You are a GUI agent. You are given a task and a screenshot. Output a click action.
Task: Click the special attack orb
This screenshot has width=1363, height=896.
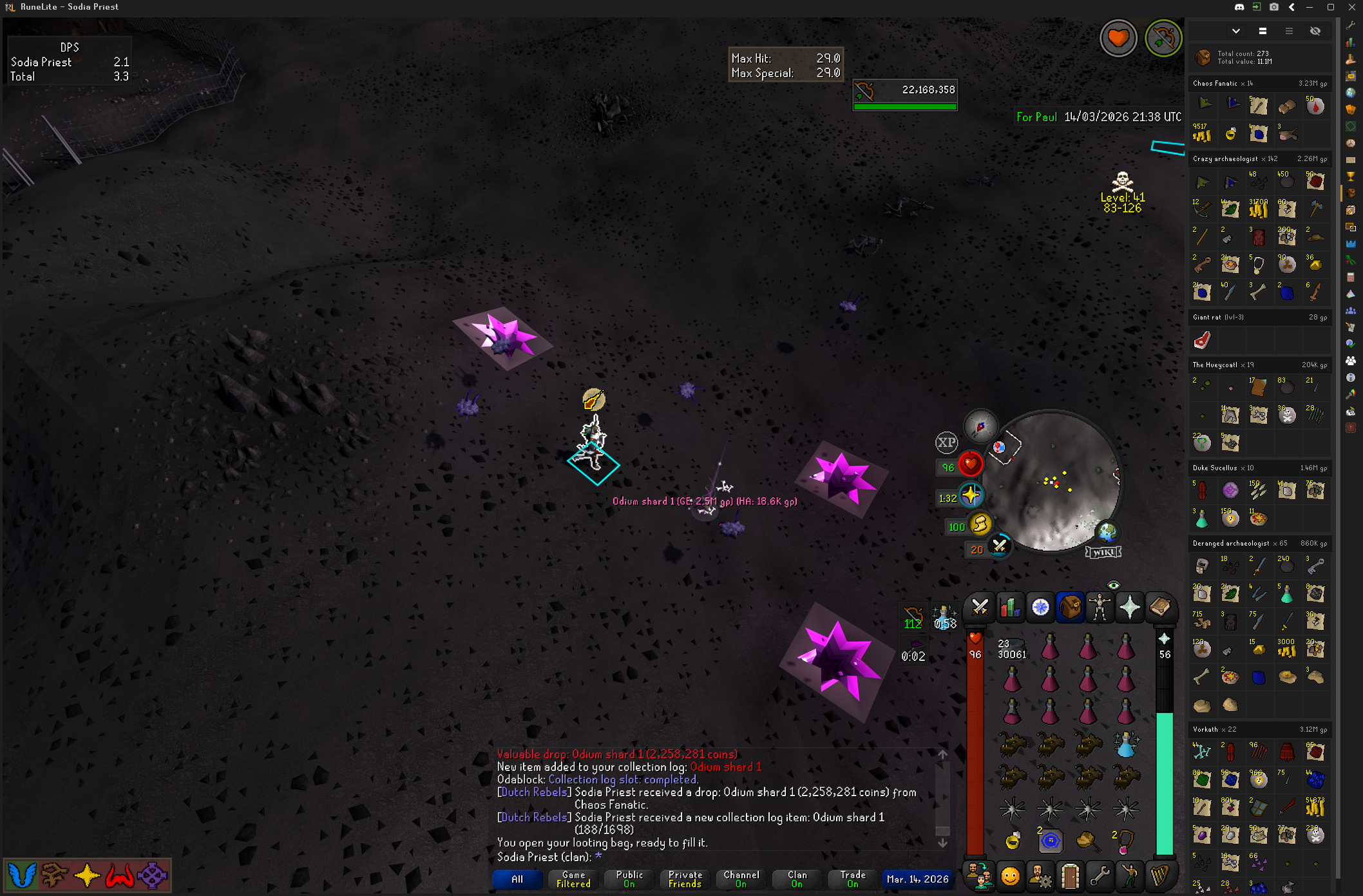1000,547
